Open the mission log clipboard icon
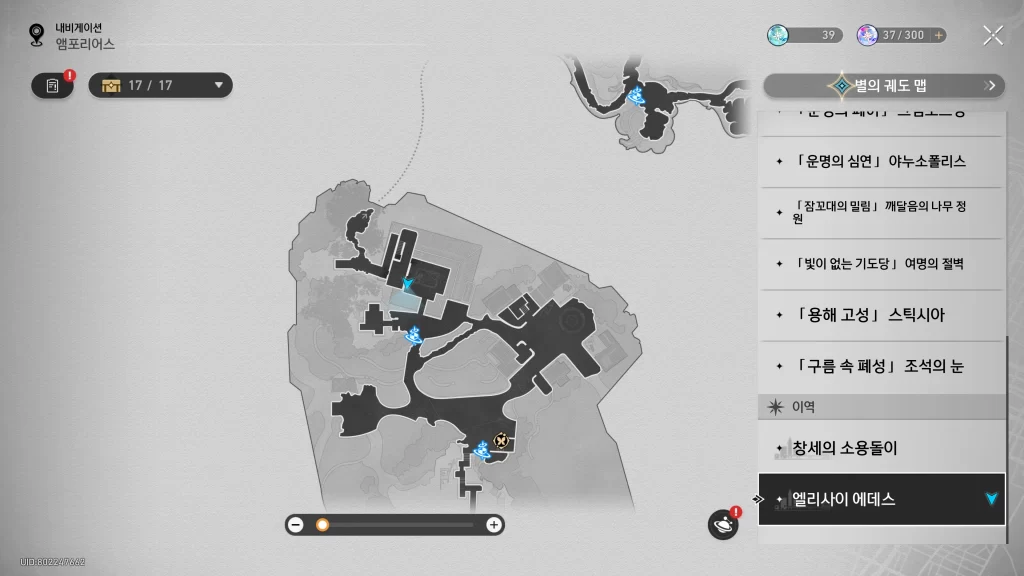 point(53,86)
